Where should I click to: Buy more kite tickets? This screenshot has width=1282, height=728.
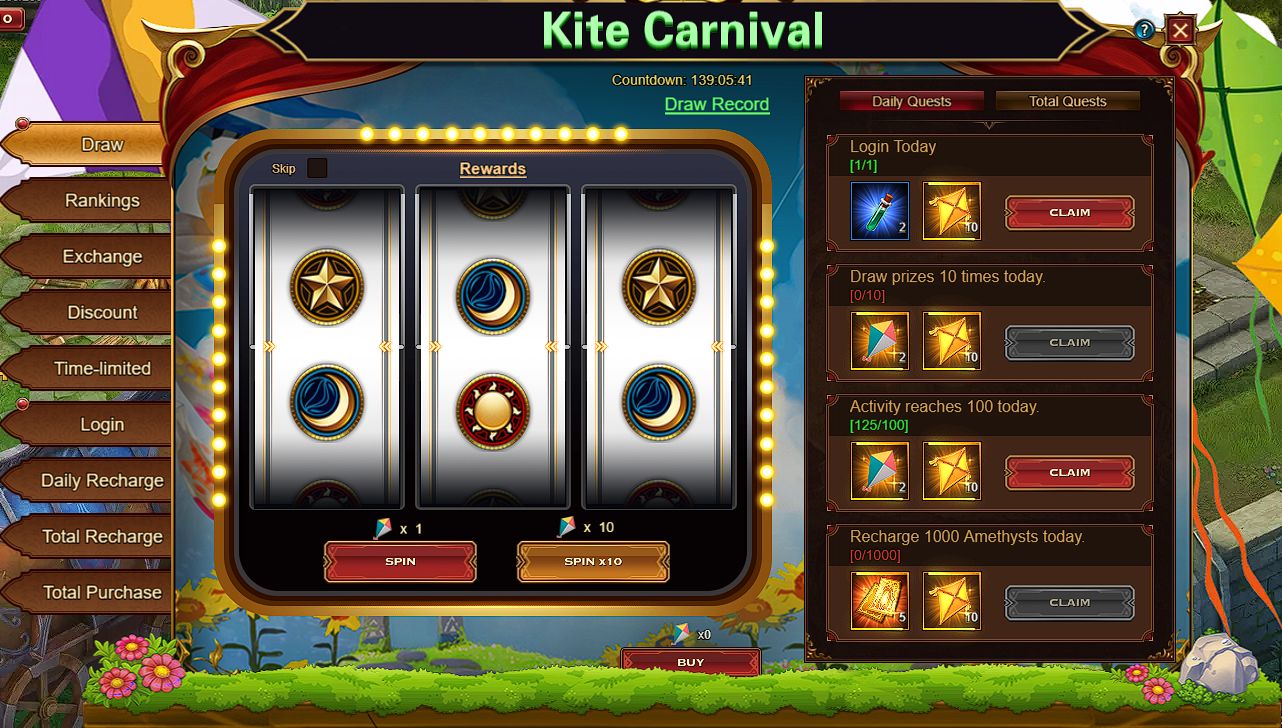click(690, 662)
